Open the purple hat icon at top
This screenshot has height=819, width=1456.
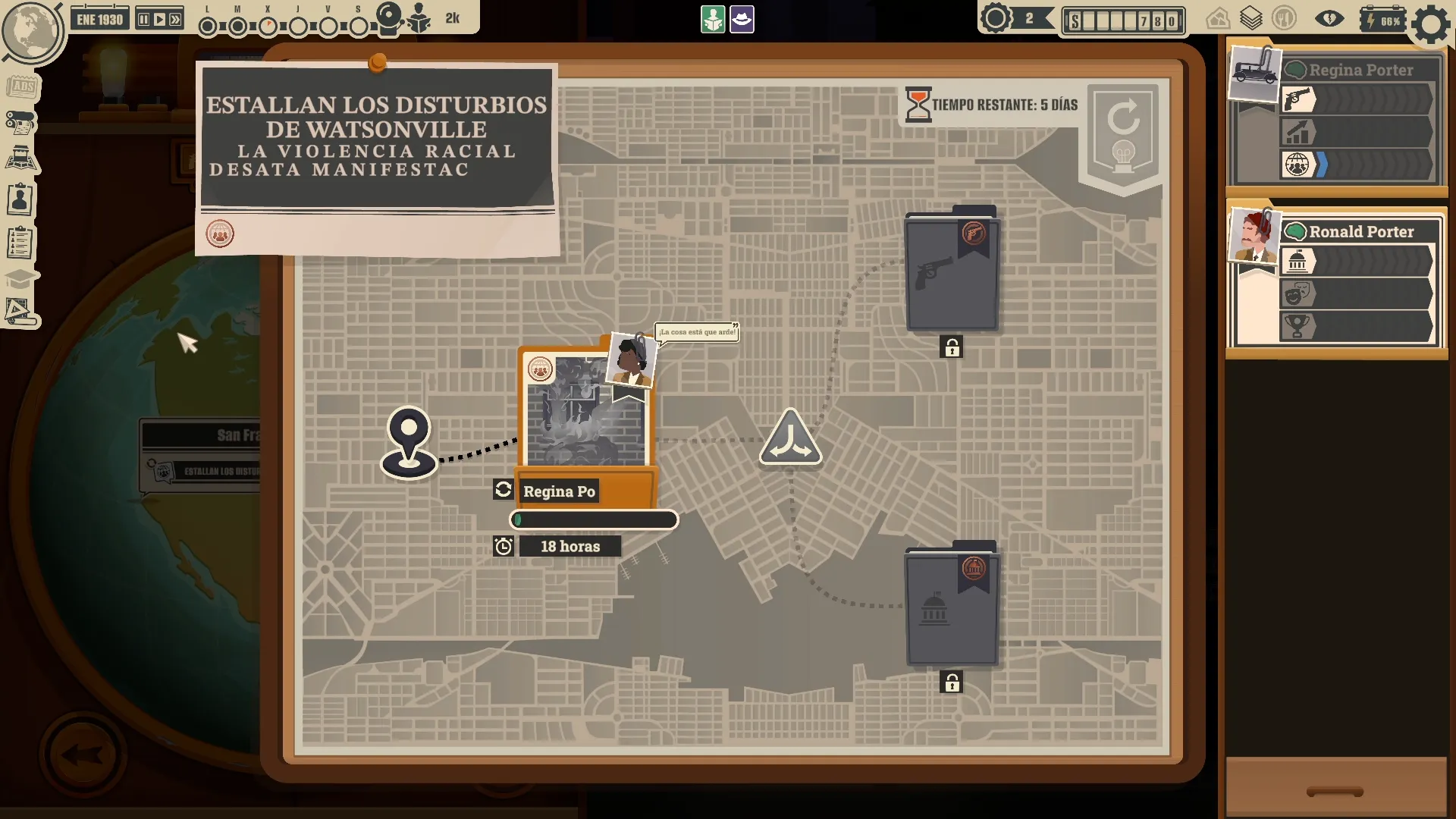[742, 20]
